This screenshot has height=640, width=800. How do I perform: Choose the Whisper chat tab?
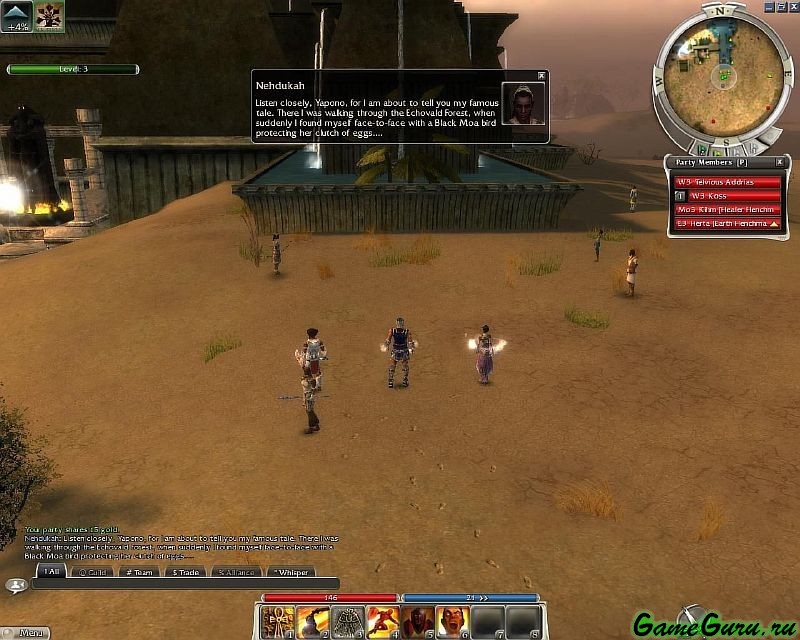pos(291,572)
